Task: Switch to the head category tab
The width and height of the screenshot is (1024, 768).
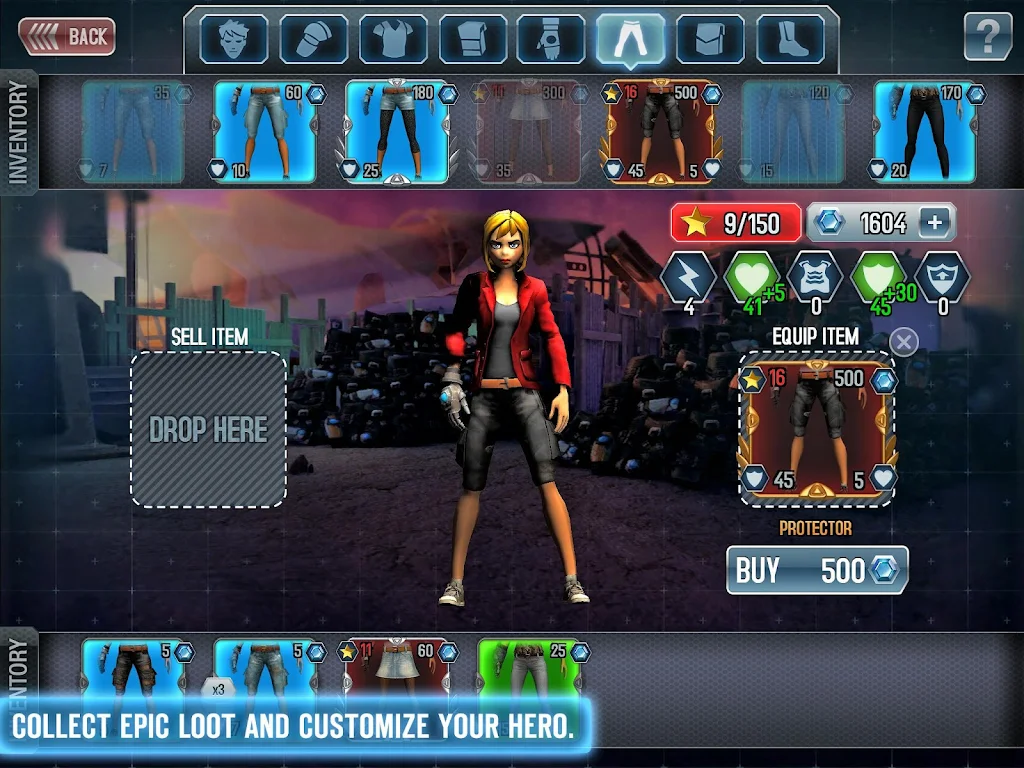Action: 233,39
